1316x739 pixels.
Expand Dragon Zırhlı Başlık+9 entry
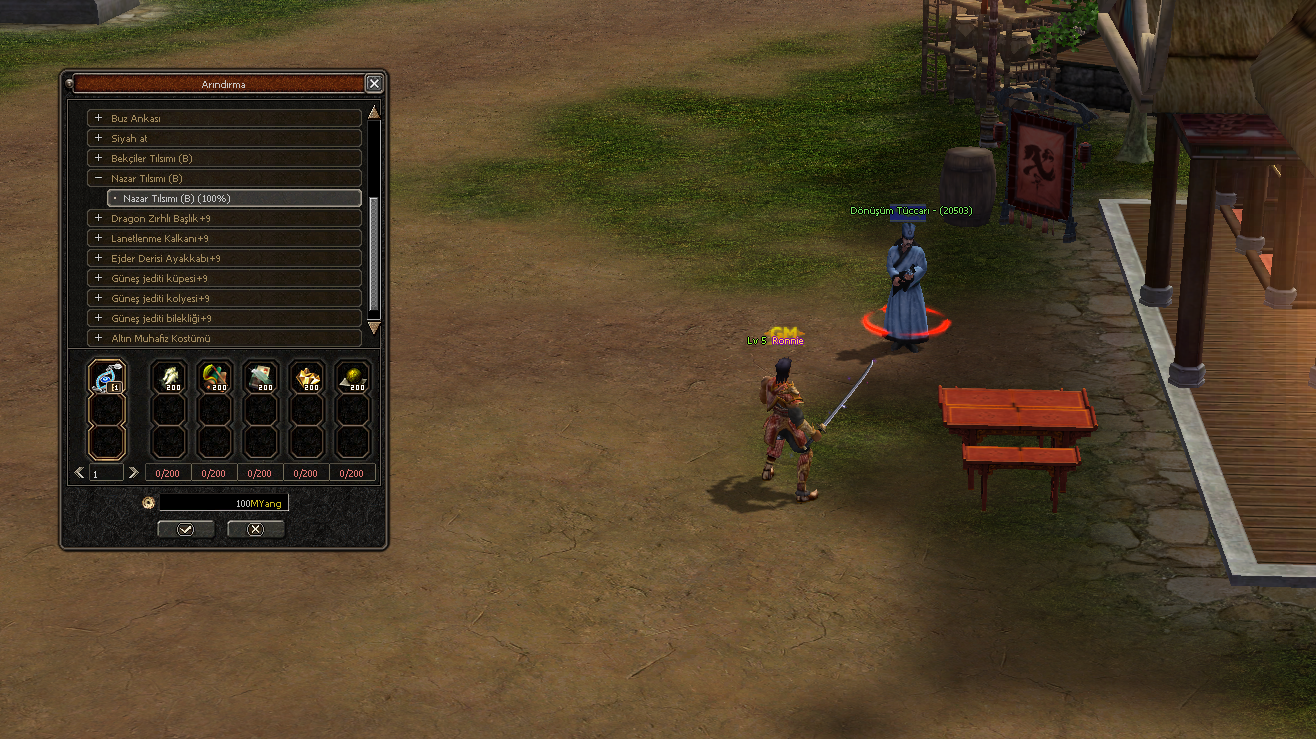click(98, 218)
